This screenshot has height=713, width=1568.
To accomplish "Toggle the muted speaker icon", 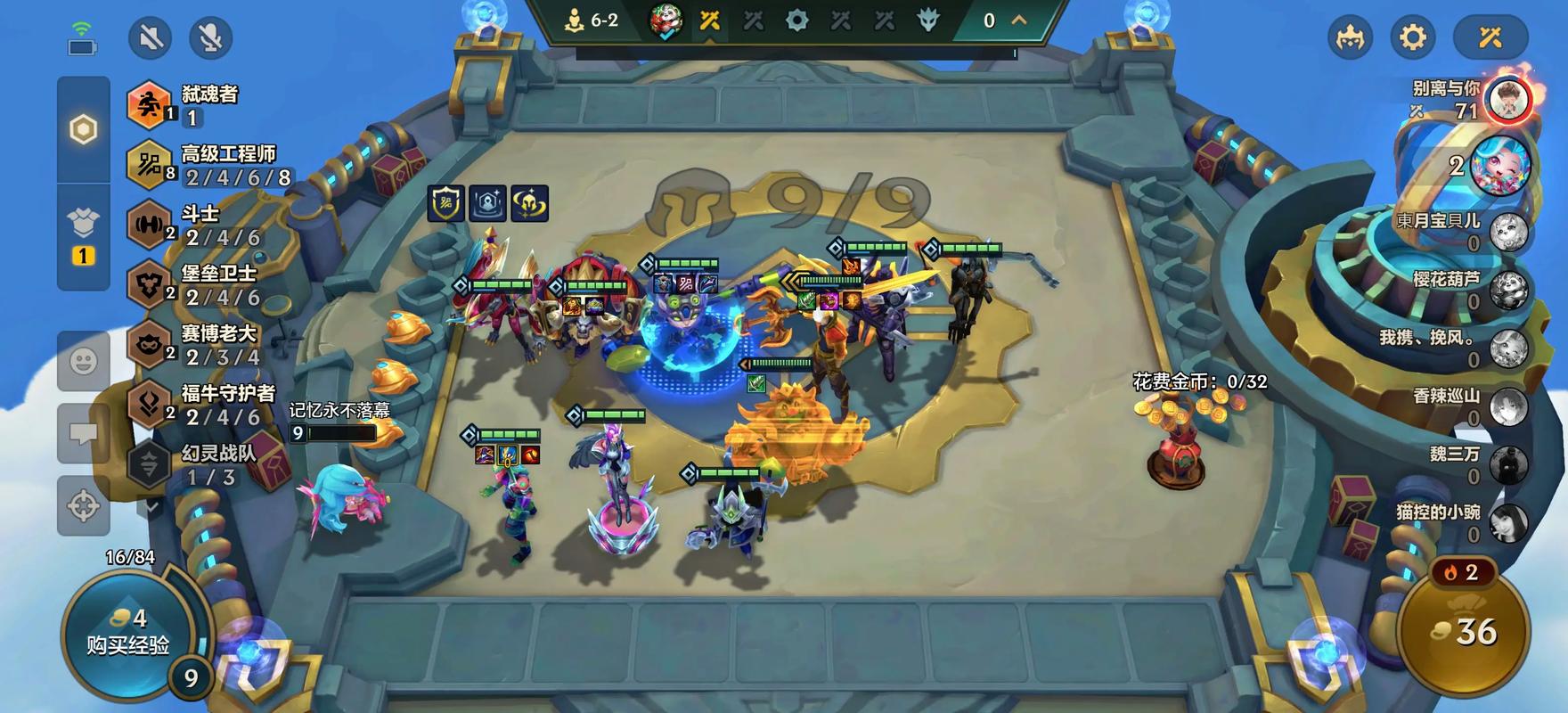I will click(150, 37).
